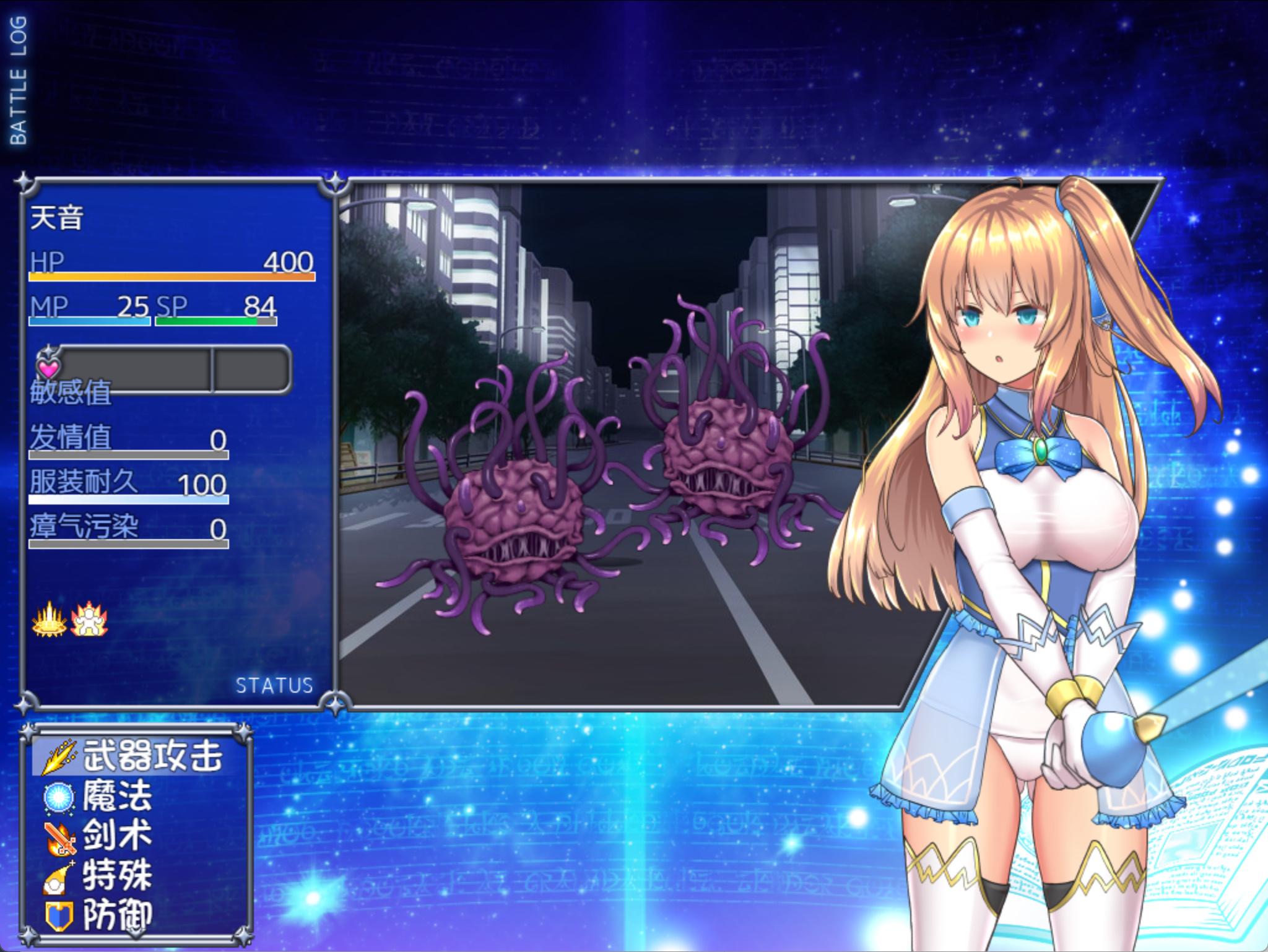Open the STATUS panel label
The image size is (1268, 952).
(x=274, y=685)
